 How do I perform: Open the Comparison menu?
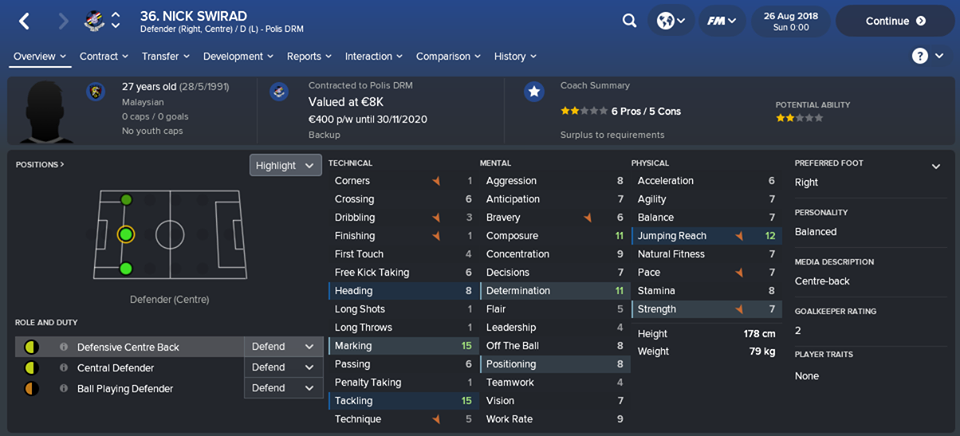pyautogui.click(x=448, y=56)
